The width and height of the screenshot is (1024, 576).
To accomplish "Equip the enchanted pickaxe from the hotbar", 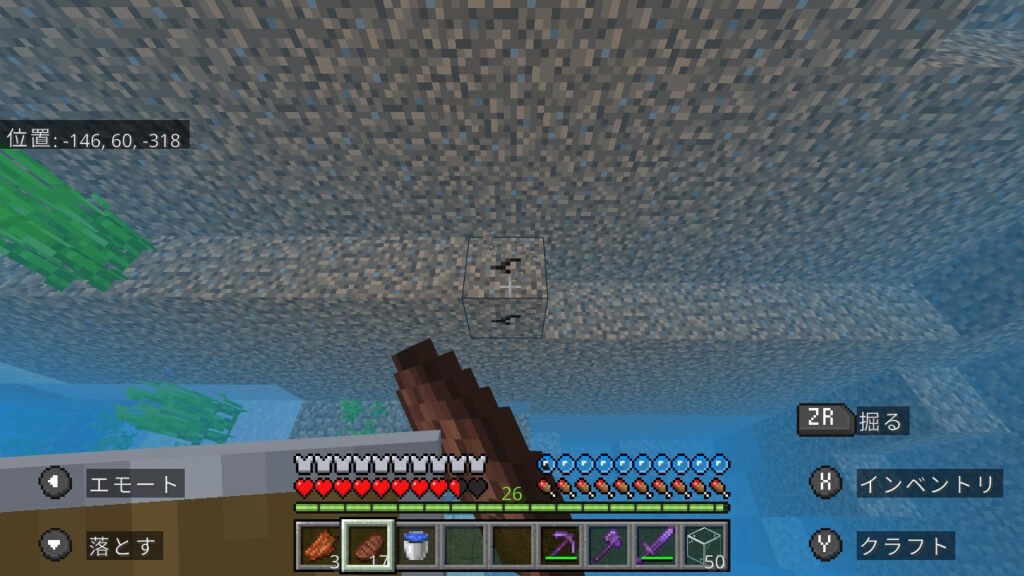I will click(x=560, y=546).
